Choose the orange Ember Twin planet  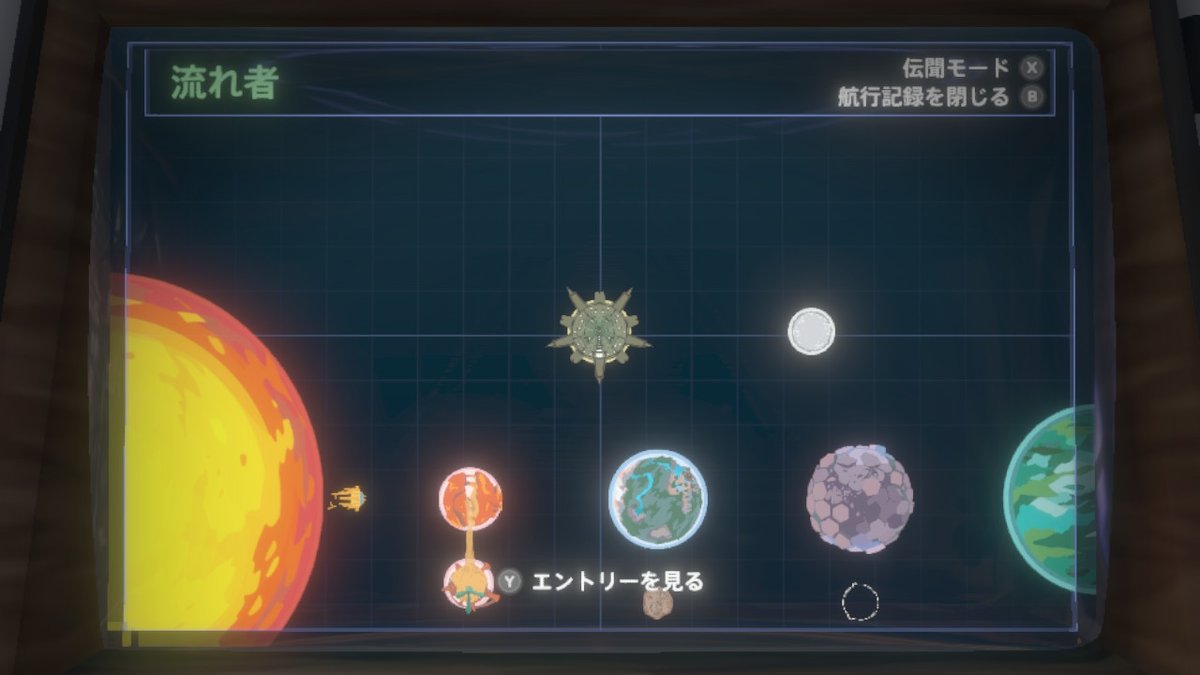[x=470, y=497]
